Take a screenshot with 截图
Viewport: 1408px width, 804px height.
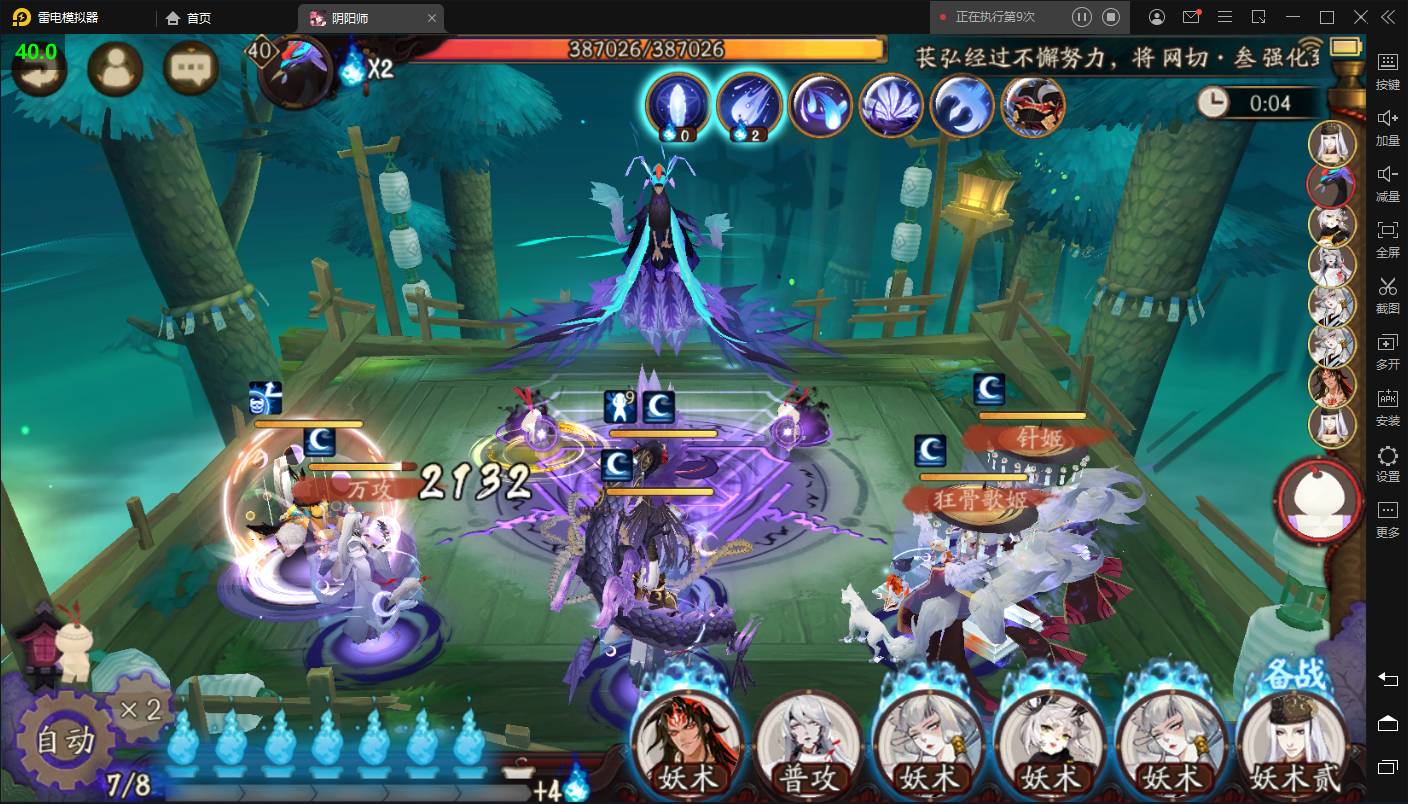click(x=1388, y=295)
